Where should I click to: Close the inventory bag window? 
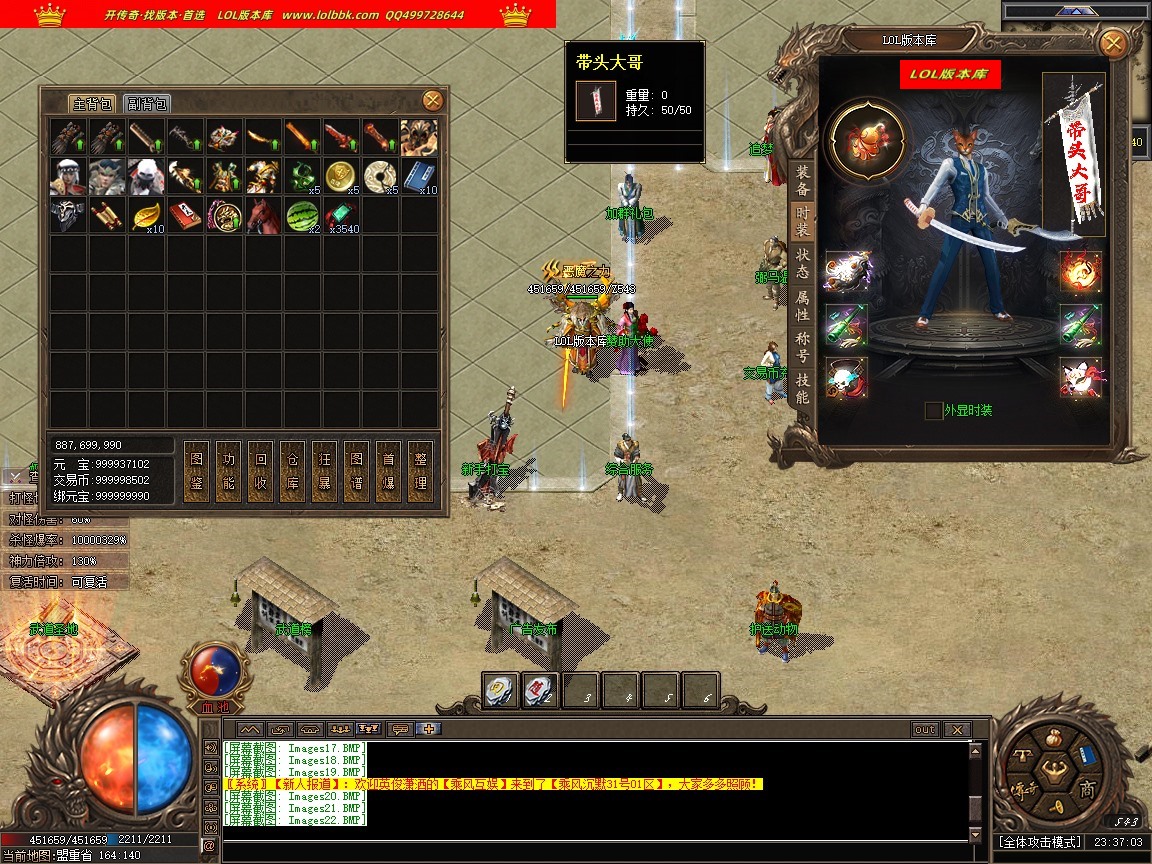(432, 100)
